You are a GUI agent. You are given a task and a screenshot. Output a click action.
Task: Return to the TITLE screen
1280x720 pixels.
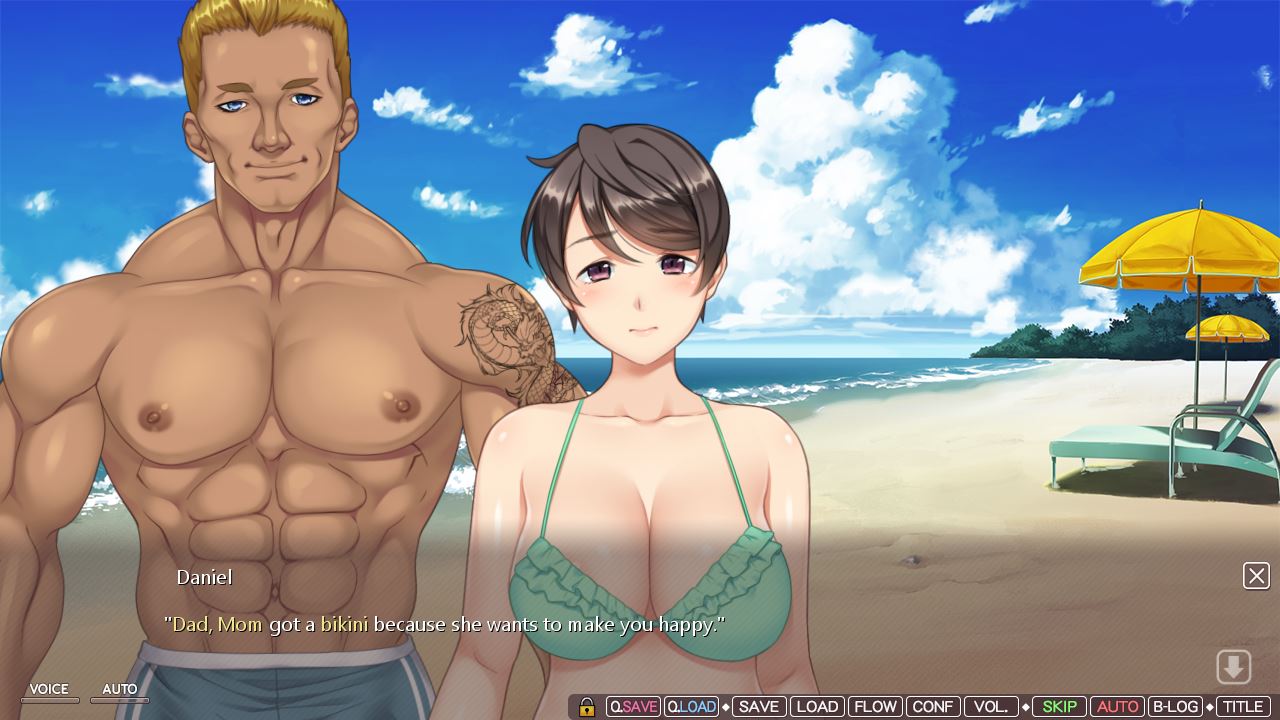pos(1241,706)
